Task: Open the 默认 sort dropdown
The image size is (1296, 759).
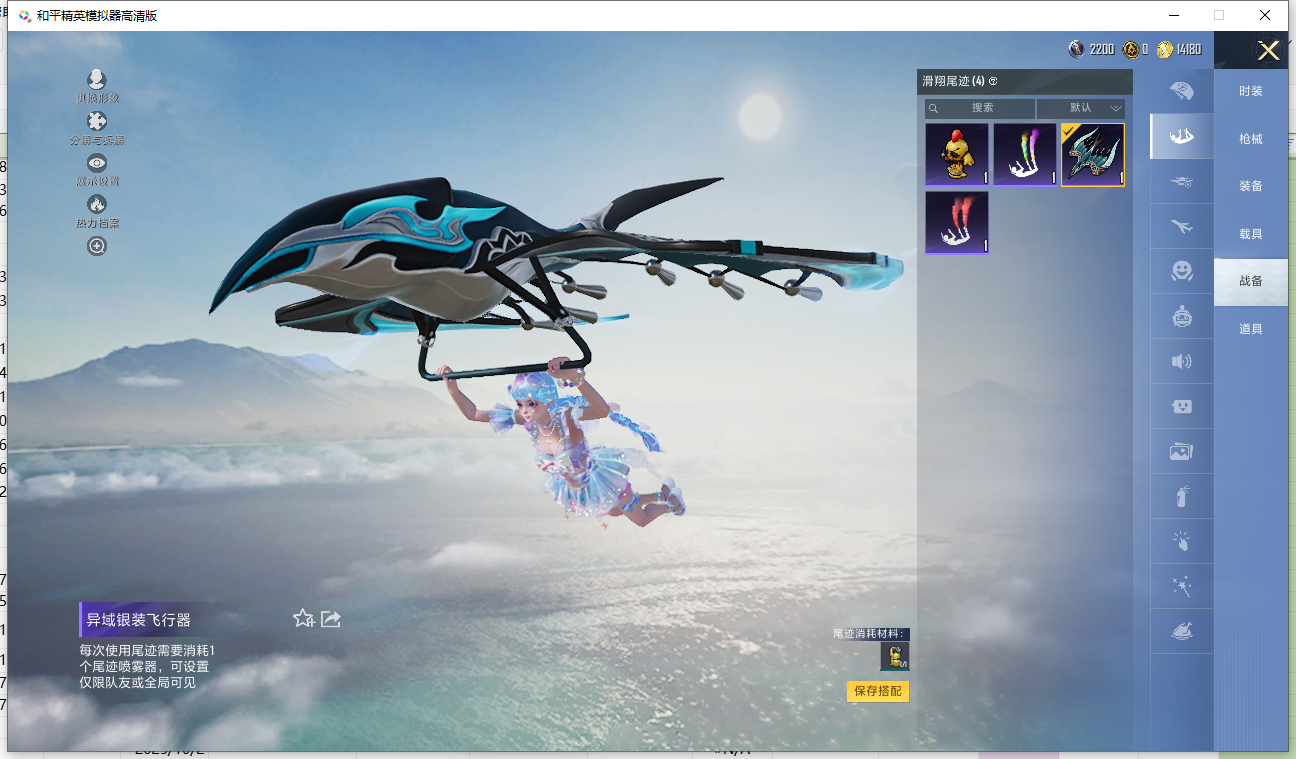Action: click(1081, 108)
